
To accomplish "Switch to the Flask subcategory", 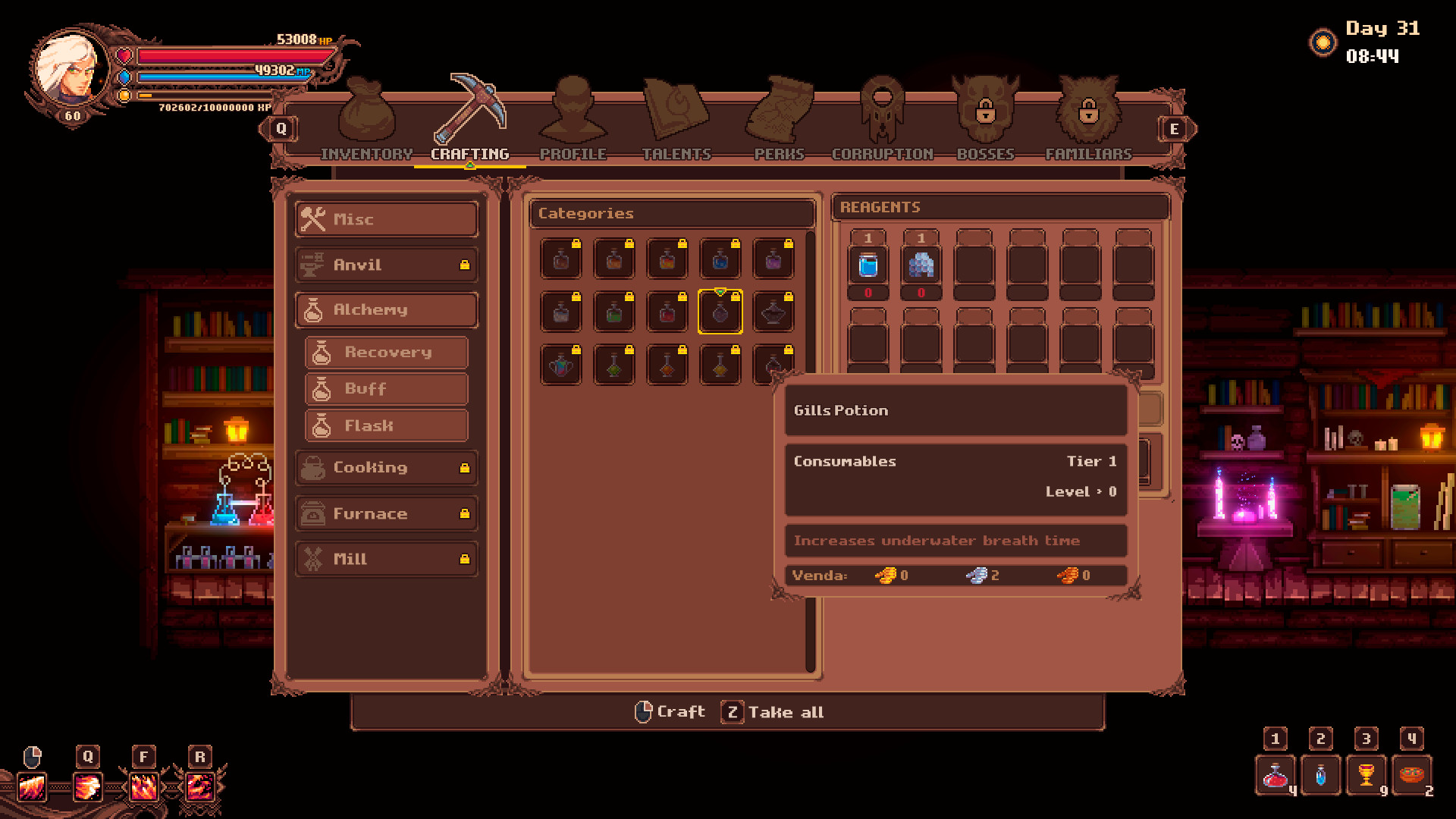I will click(x=388, y=425).
